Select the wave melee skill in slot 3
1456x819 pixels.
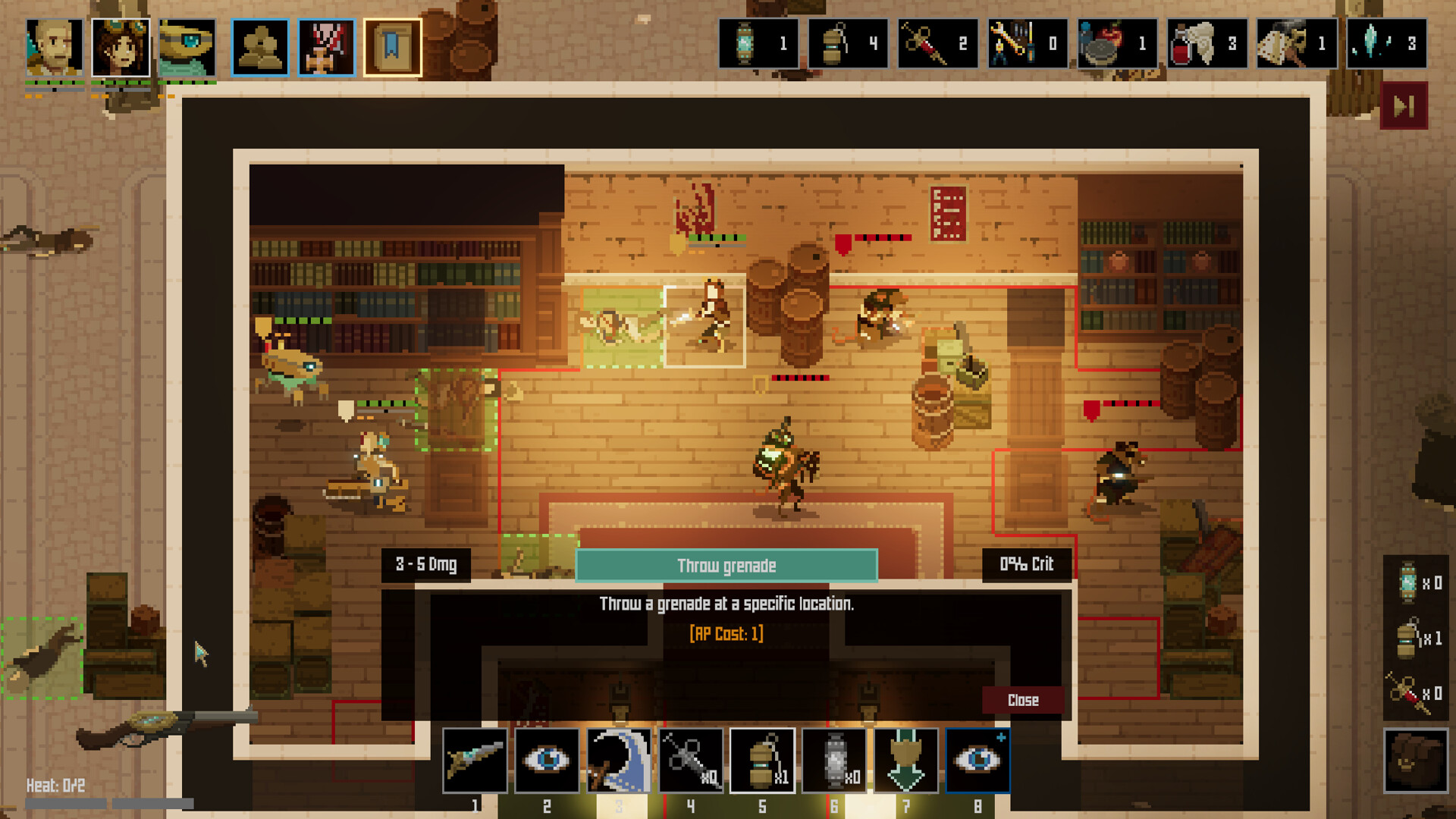tap(617, 760)
